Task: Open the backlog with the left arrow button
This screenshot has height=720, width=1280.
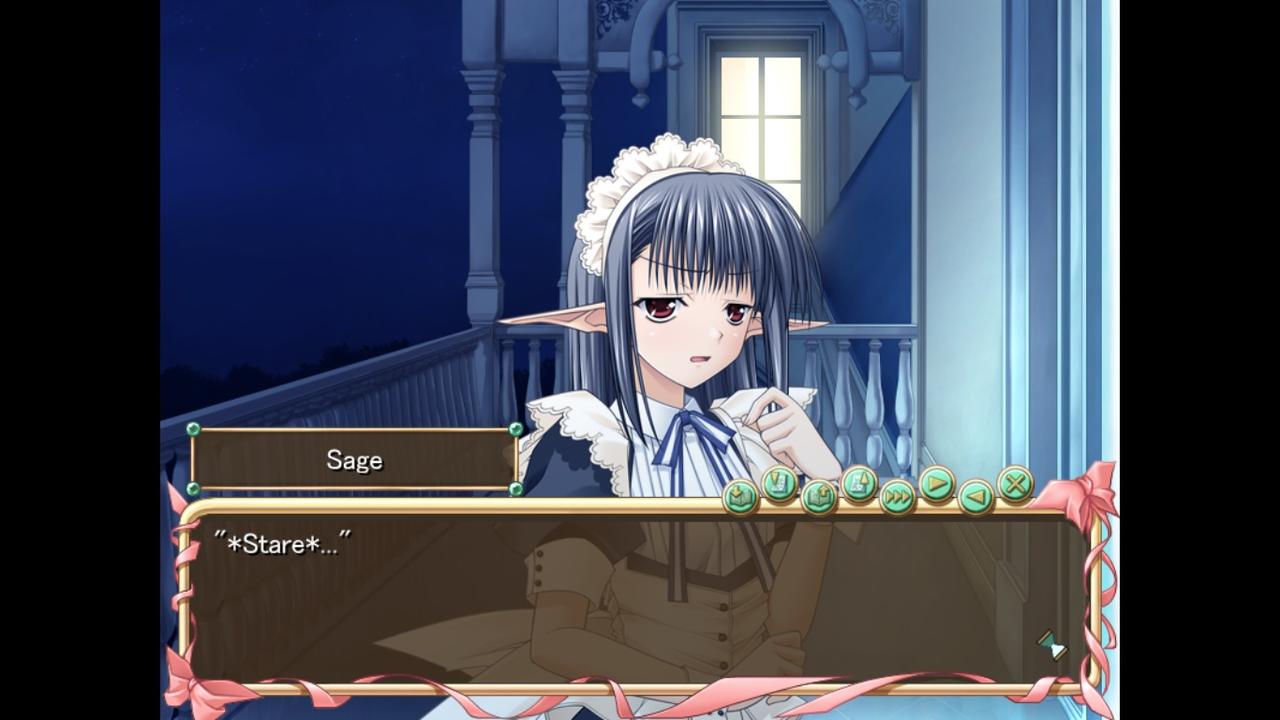Action: coord(976,495)
